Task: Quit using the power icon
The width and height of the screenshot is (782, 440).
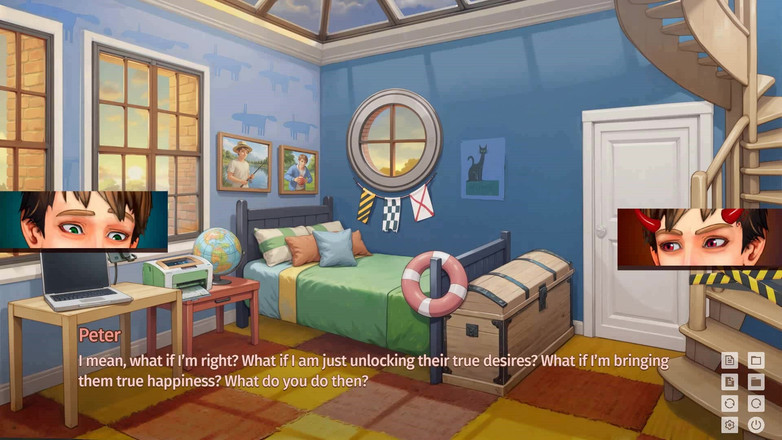Action: 756,425
